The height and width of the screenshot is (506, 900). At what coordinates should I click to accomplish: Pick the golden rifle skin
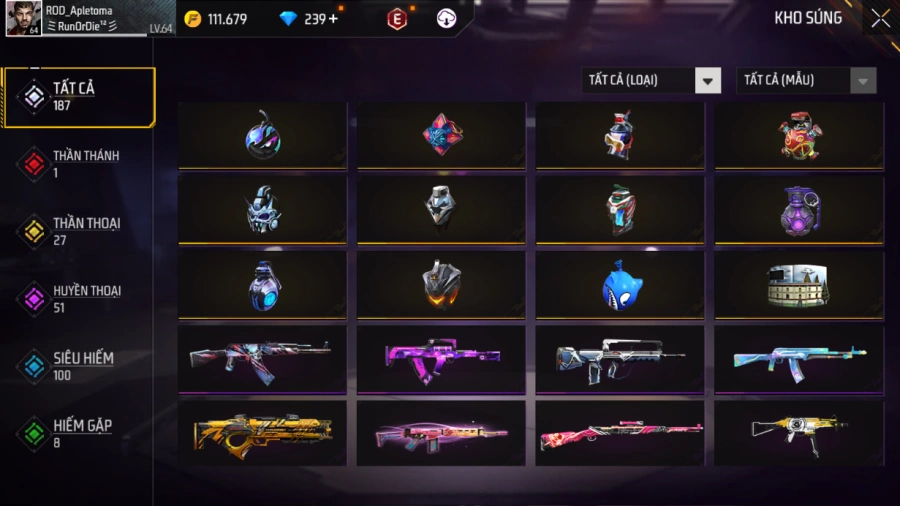tap(262, 433)
